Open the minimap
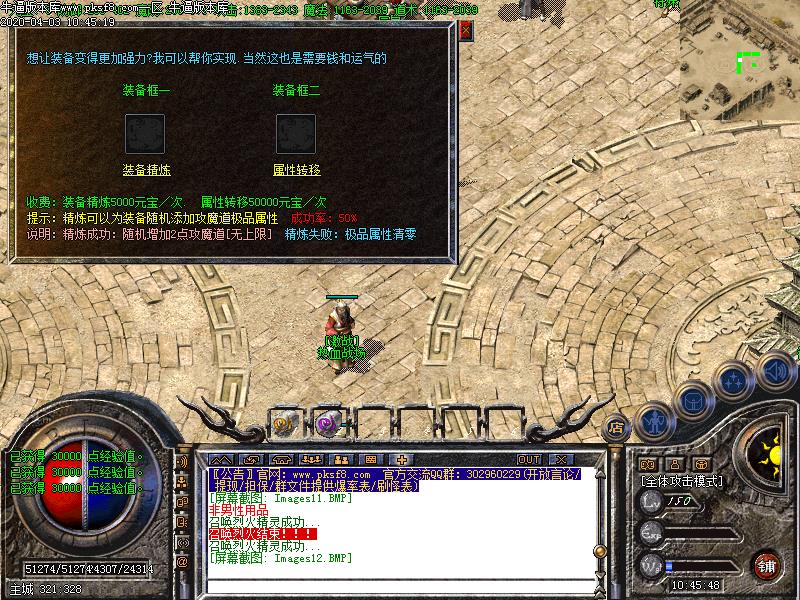 coord(742,62)
